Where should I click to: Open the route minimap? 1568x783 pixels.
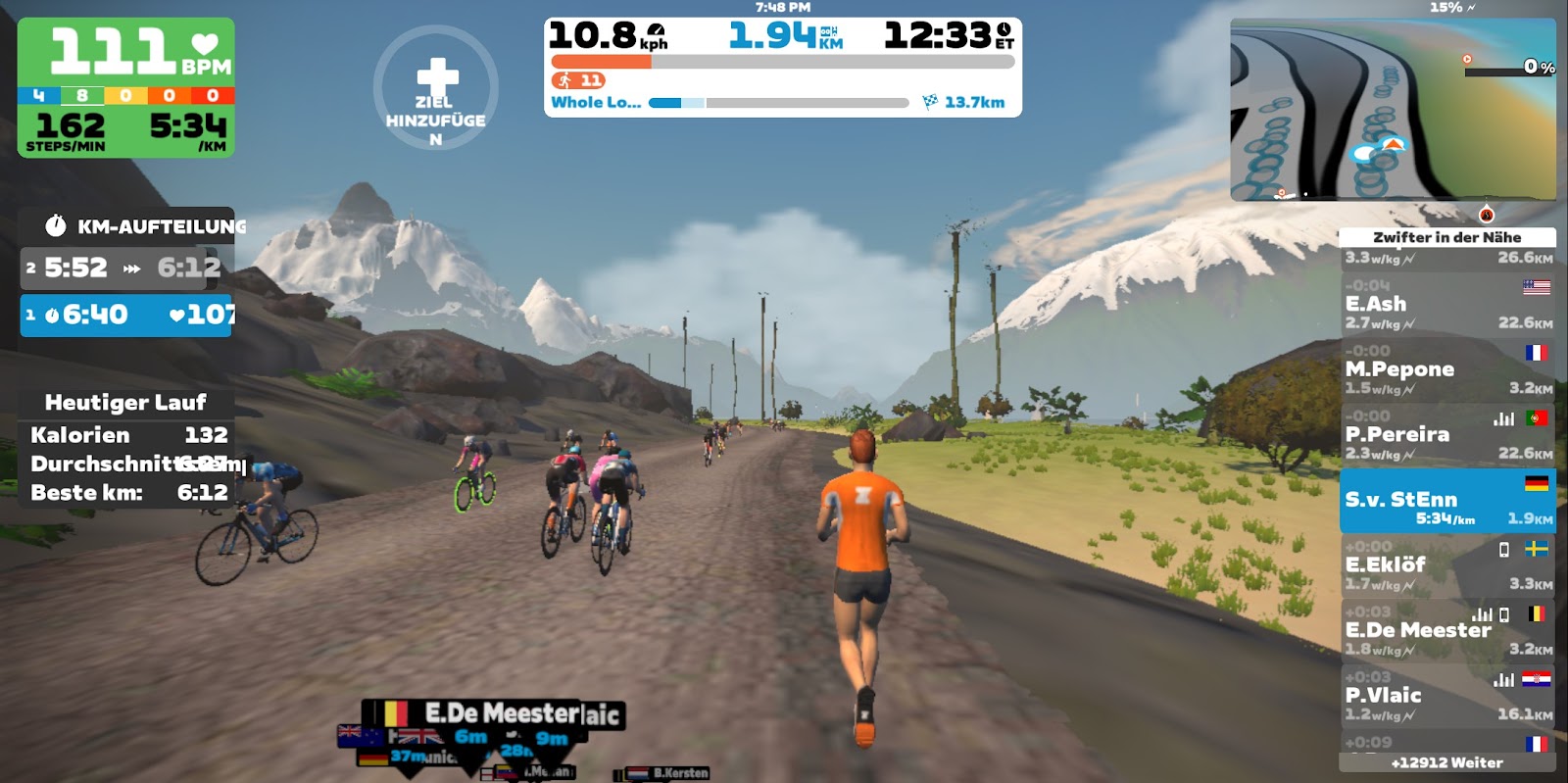pos(1393,110)
